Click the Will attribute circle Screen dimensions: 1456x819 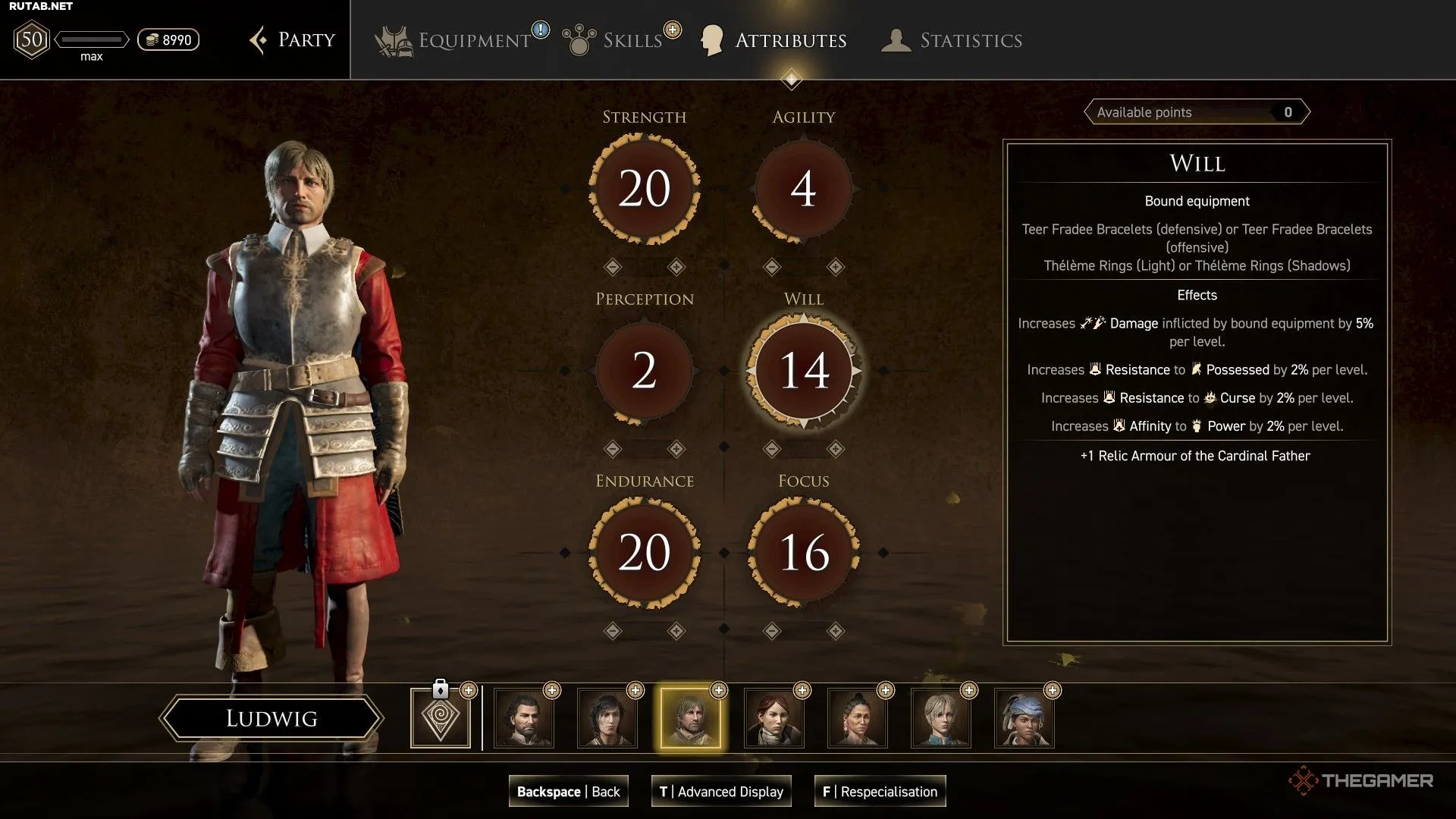(x=803, y=371)
